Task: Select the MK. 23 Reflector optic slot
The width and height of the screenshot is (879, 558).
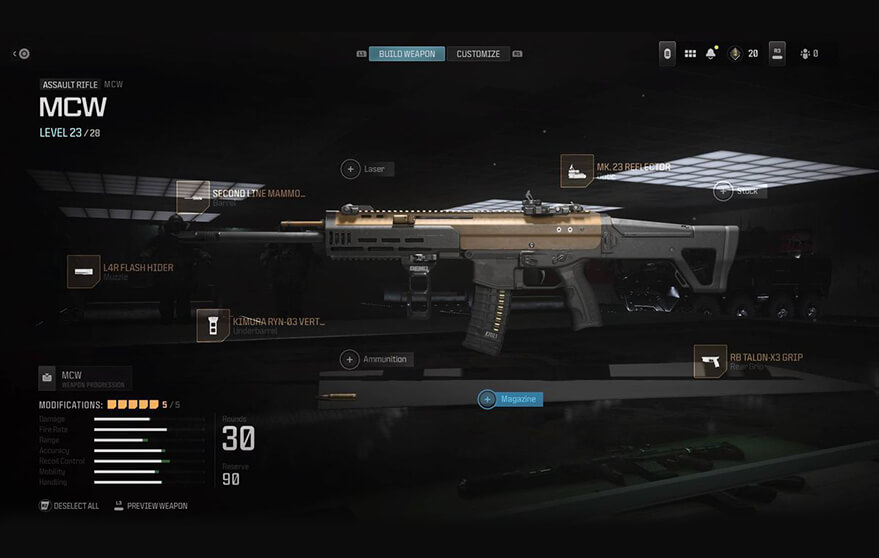Action: pyautogui.click(x=577, y=170)
